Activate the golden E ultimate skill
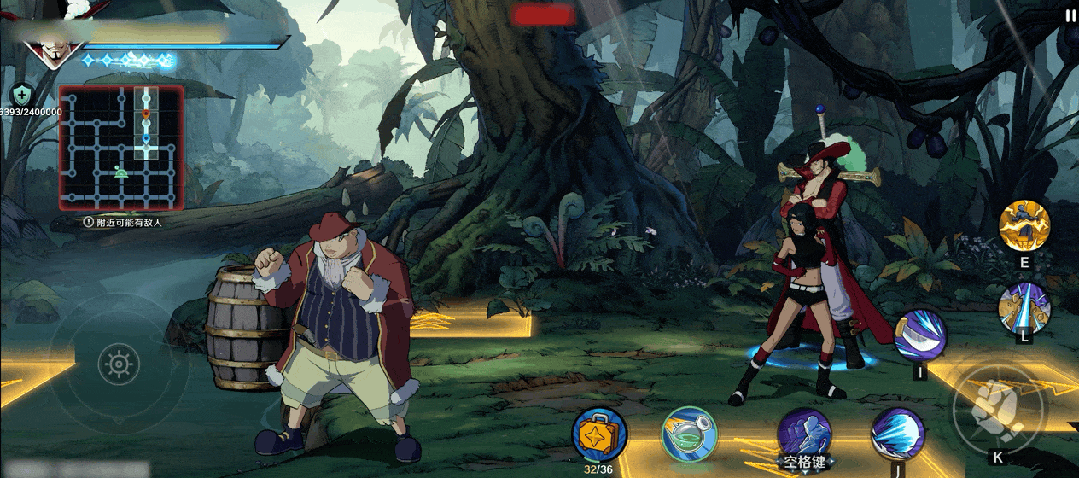Screen dimensions: 1079x478 point(1025,225)
